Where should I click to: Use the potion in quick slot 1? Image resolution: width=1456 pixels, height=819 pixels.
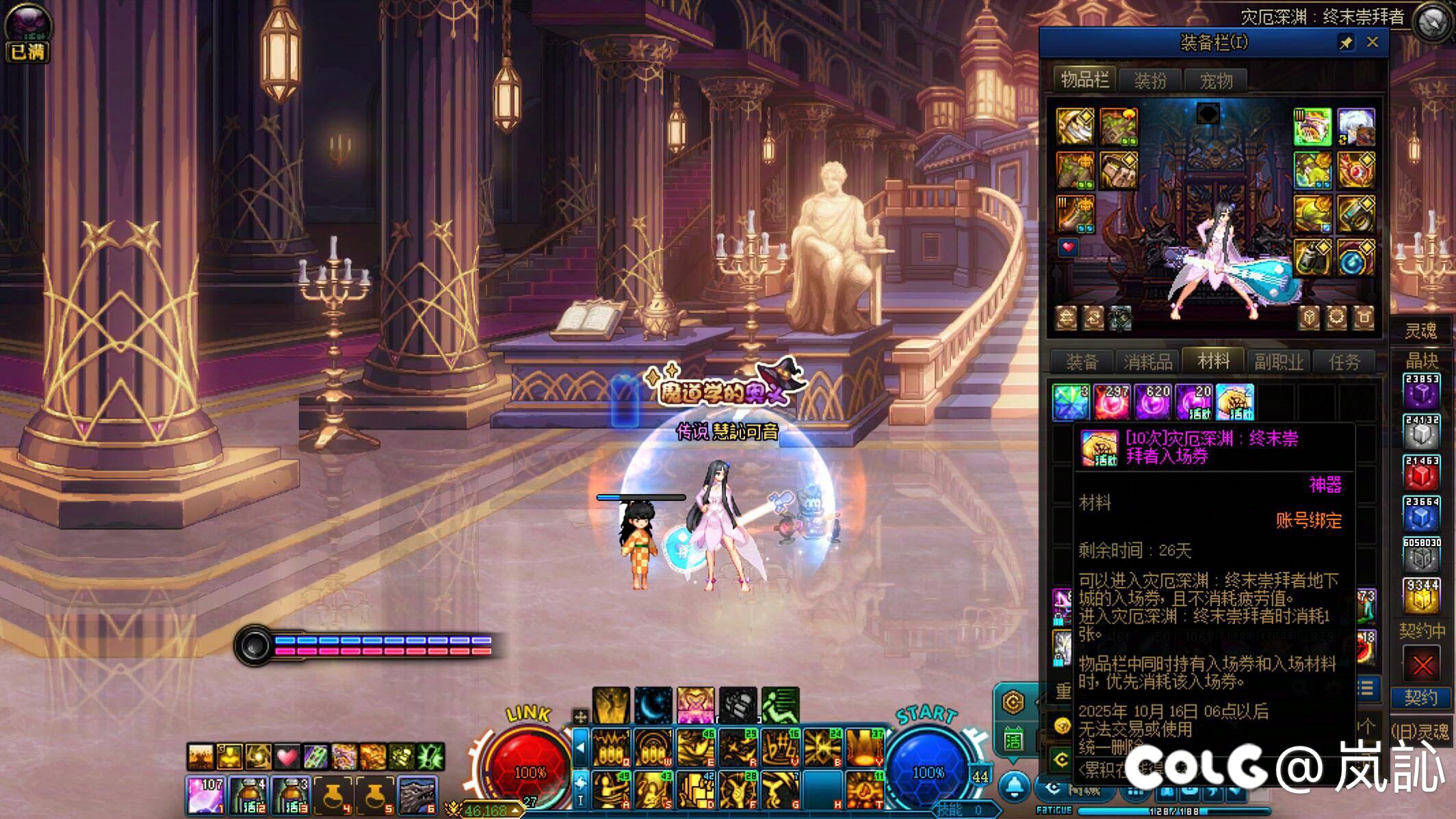click(205, 795)
